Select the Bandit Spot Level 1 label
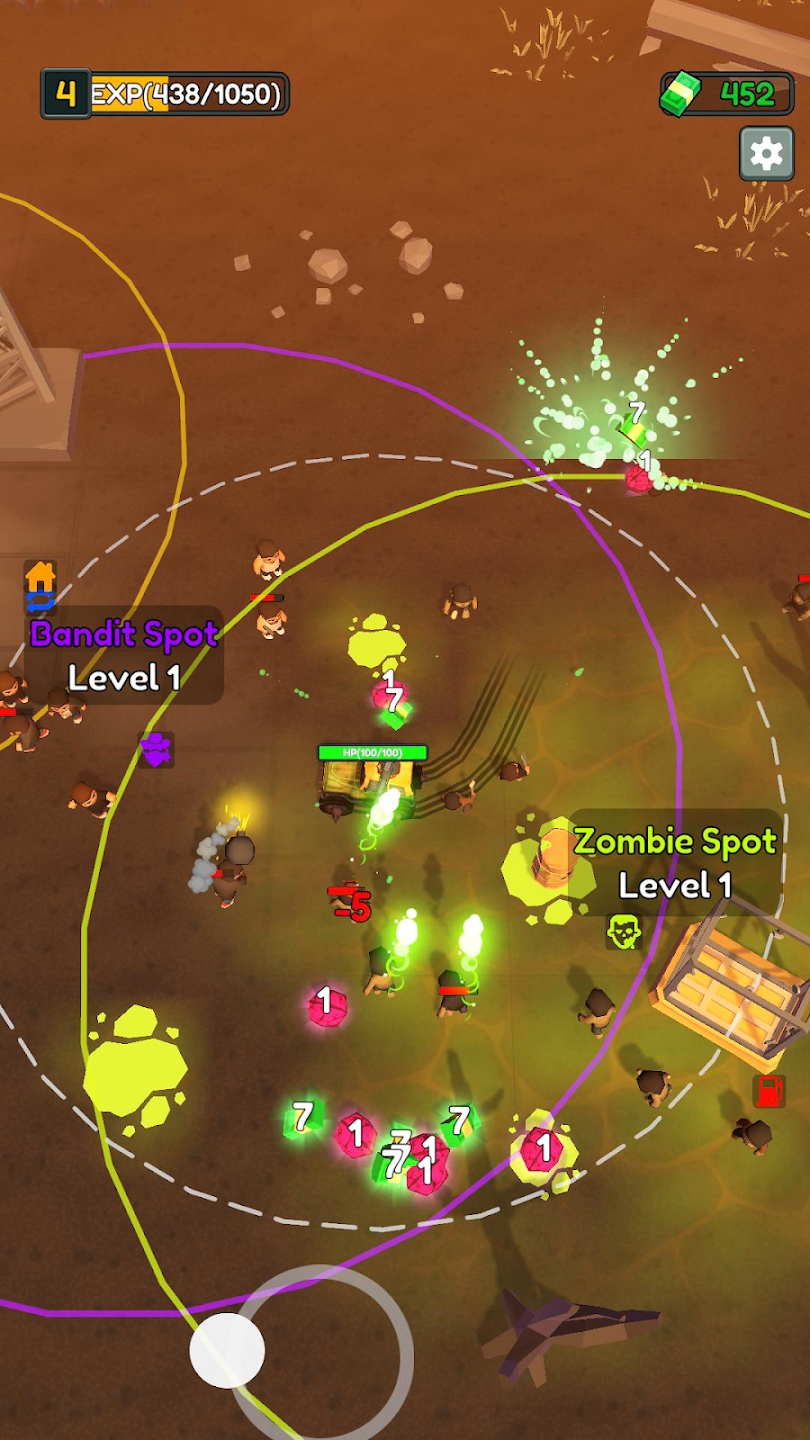 click(124, 655)
